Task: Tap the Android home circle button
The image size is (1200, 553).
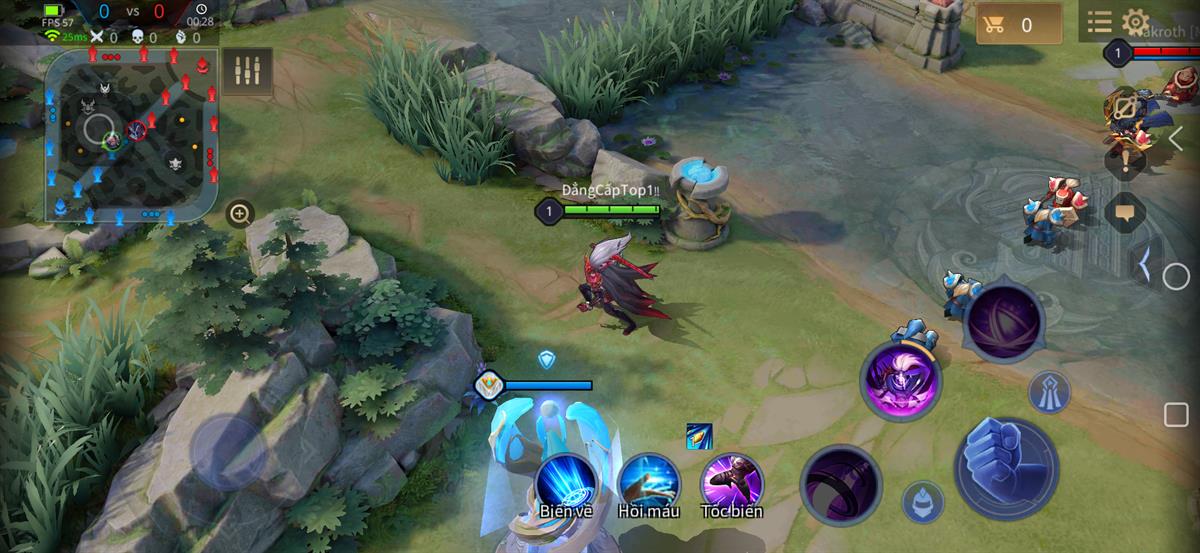Action: (x=1175, y=276)
